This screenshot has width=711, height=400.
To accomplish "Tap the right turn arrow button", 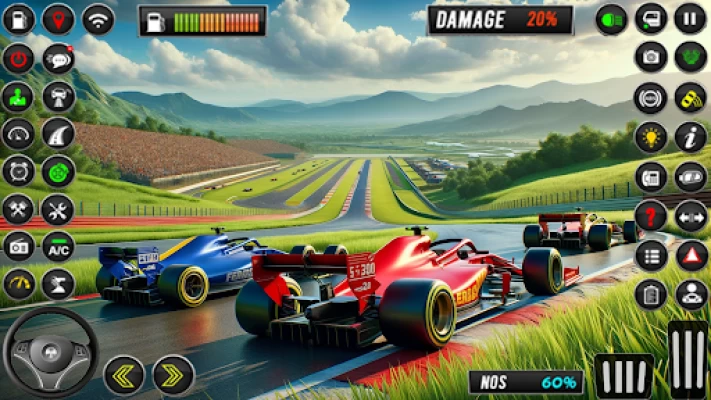I will pos(173,375).
